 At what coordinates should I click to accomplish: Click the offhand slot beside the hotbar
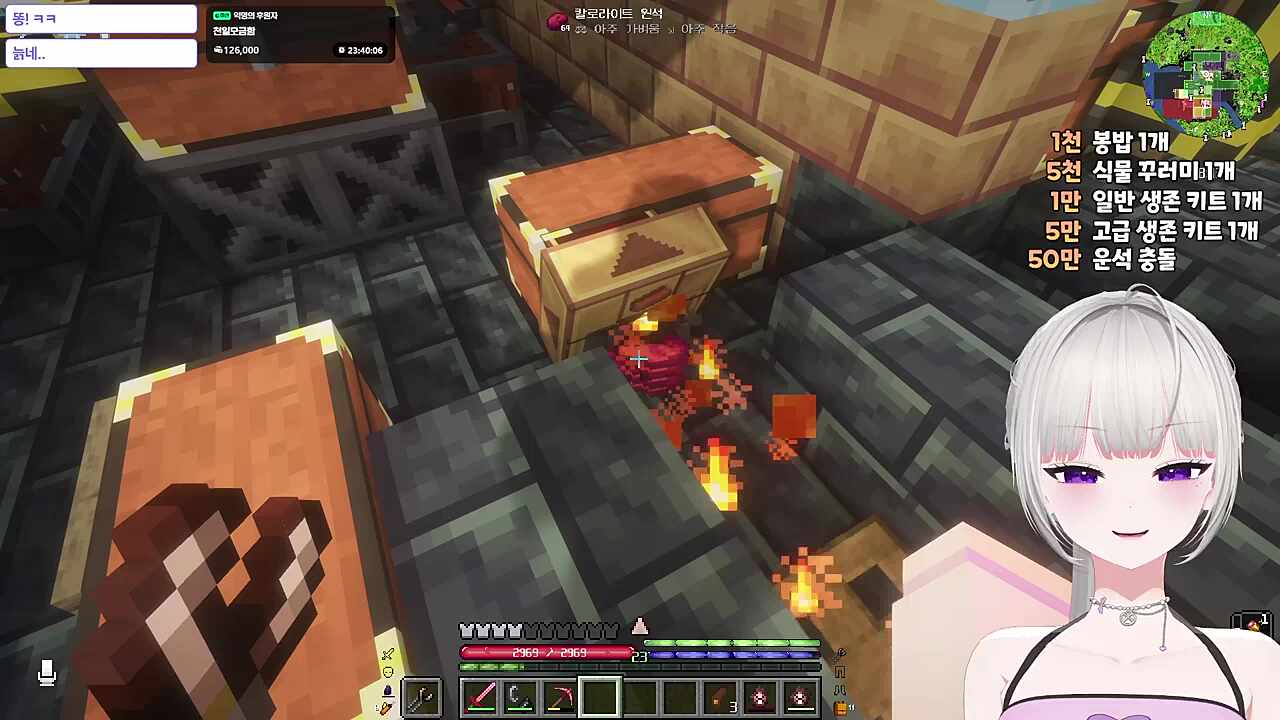[421, 696]
